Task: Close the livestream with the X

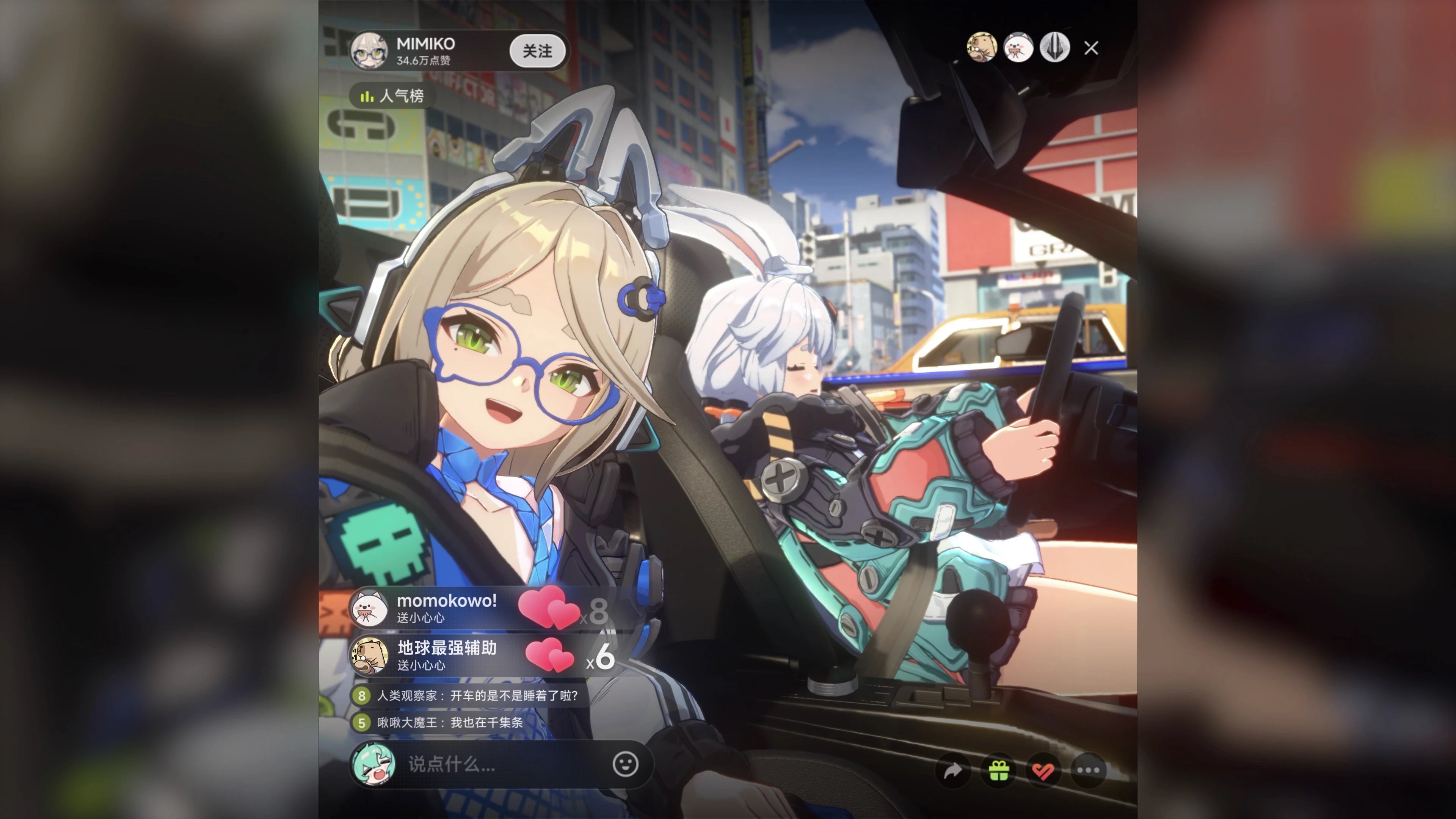Action: coord(1091,49)
